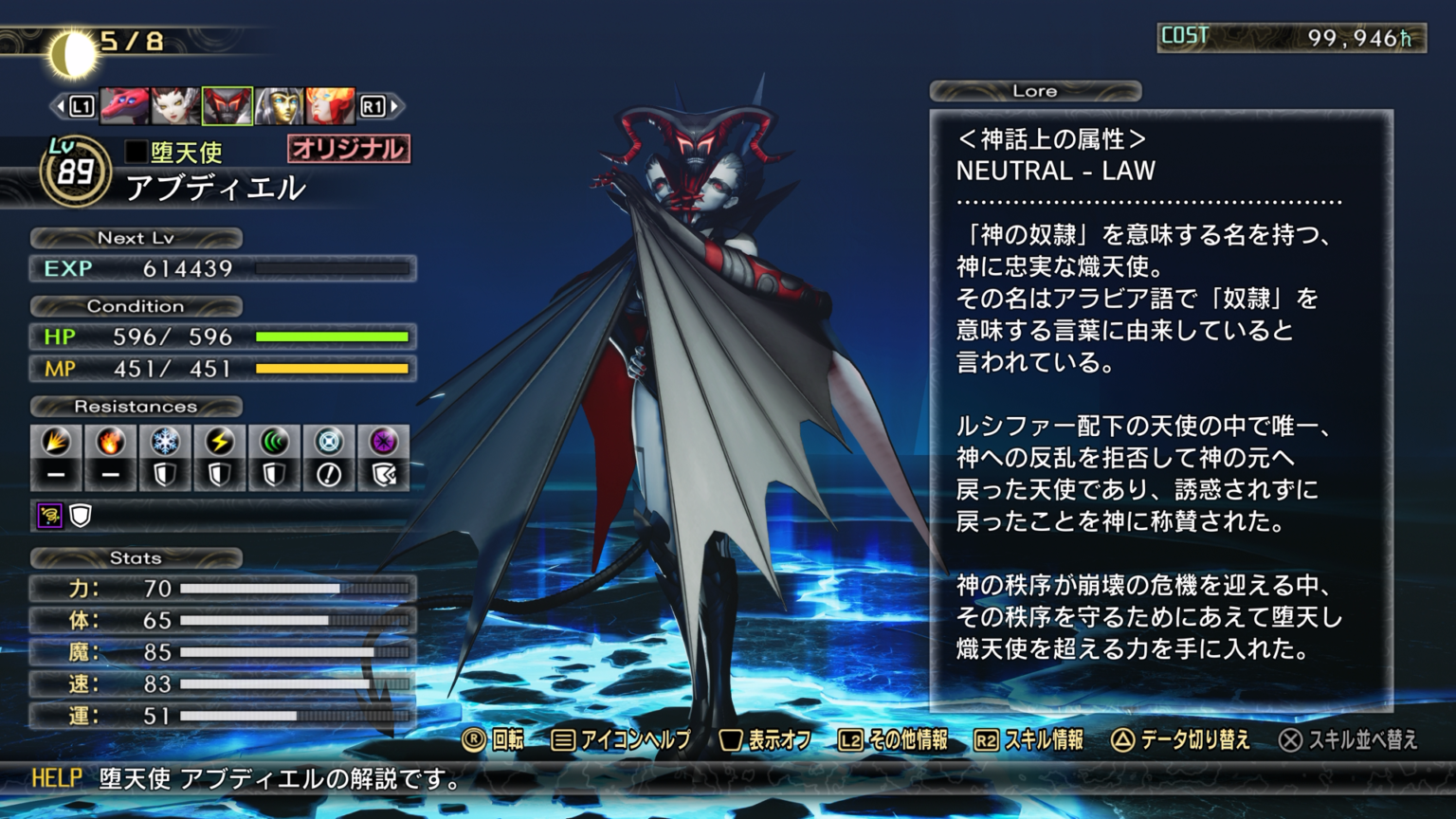Select the seduction ailment icon with shield
This screenshot has width=1456, height=819.
pos(52,515)
